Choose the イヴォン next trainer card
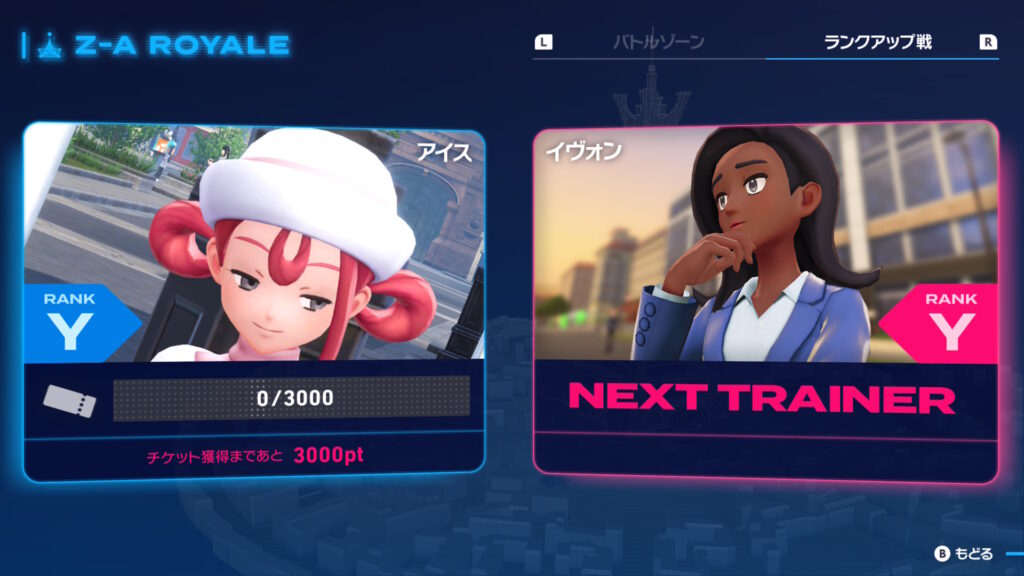This screenshot has height=576, width=1024. (x=765, y=300)
